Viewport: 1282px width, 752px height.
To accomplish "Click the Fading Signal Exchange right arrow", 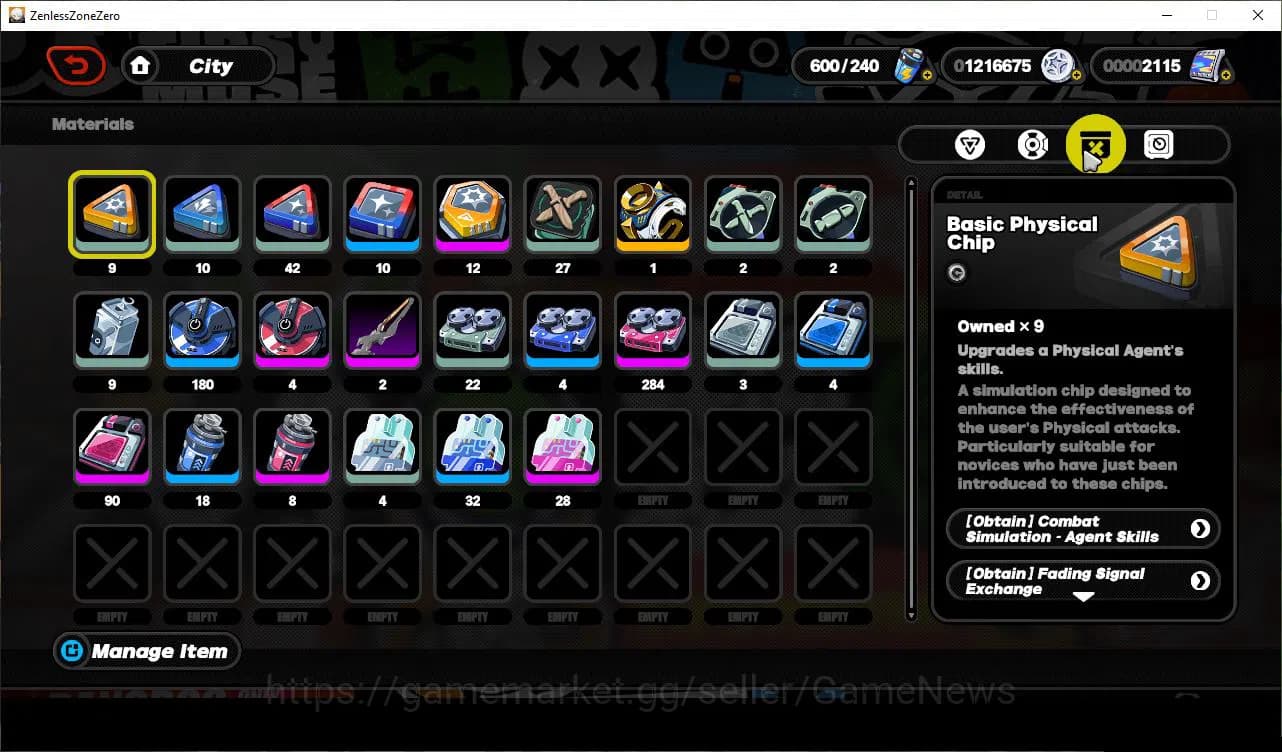I will [x=1201, y=580].
